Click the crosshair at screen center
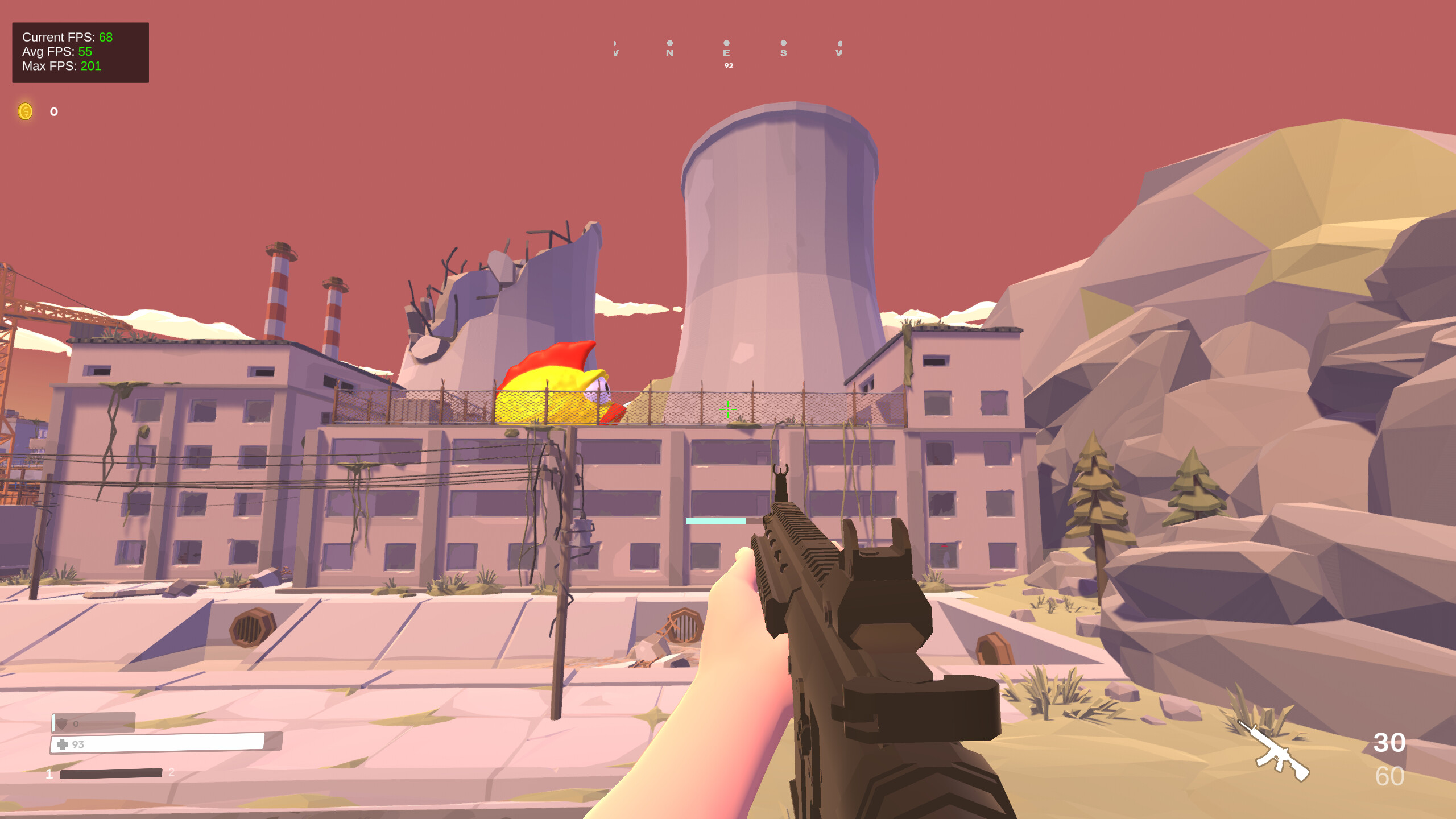1456x819 pixels. pos(728,409)
